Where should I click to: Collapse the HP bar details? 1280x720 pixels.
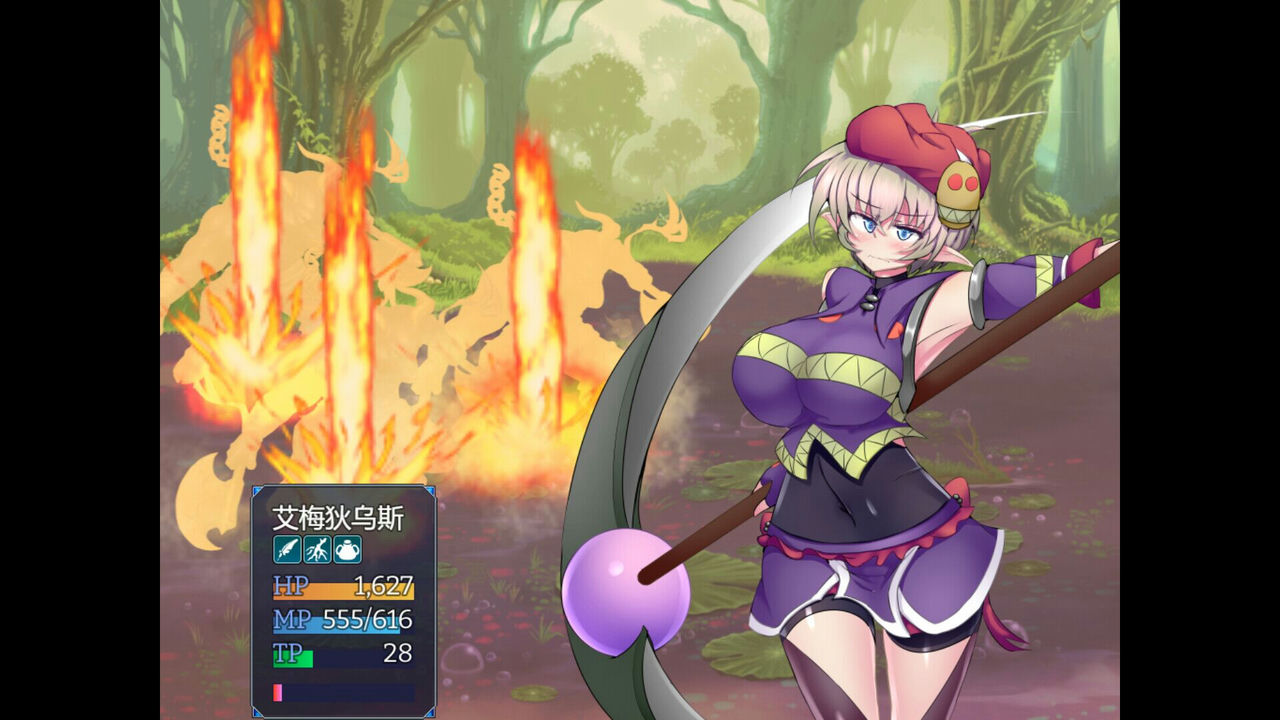[x=345, y=590]
